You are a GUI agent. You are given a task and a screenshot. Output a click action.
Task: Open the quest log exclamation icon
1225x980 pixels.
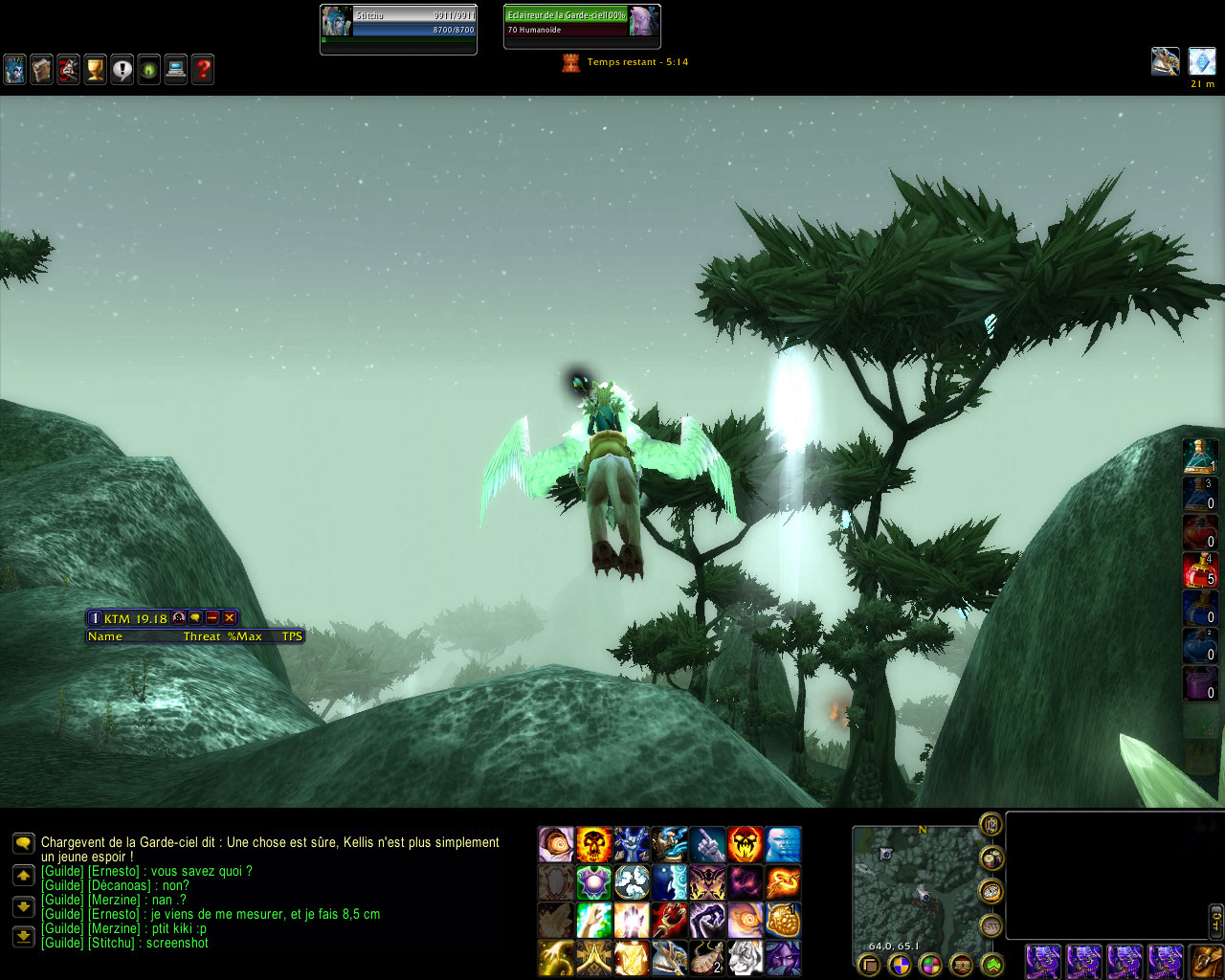click(122, 70)
